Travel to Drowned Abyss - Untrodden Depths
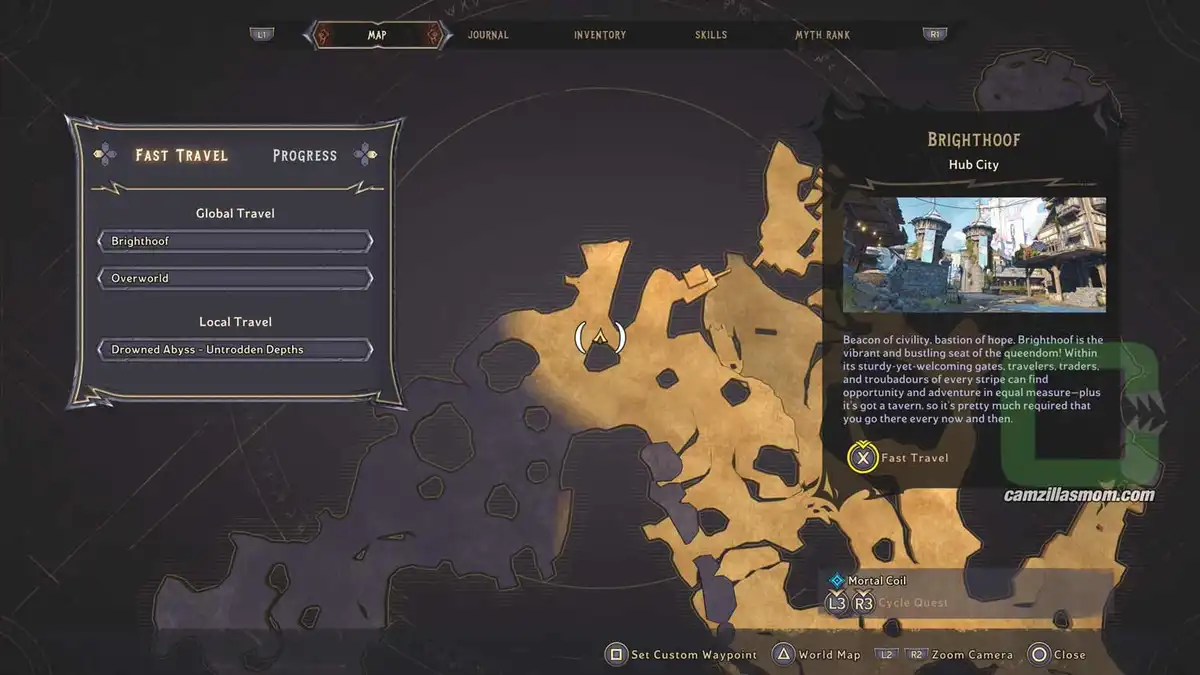This screenshot has width=1200, height=675. pyautogui.click(x=235, y=349)
